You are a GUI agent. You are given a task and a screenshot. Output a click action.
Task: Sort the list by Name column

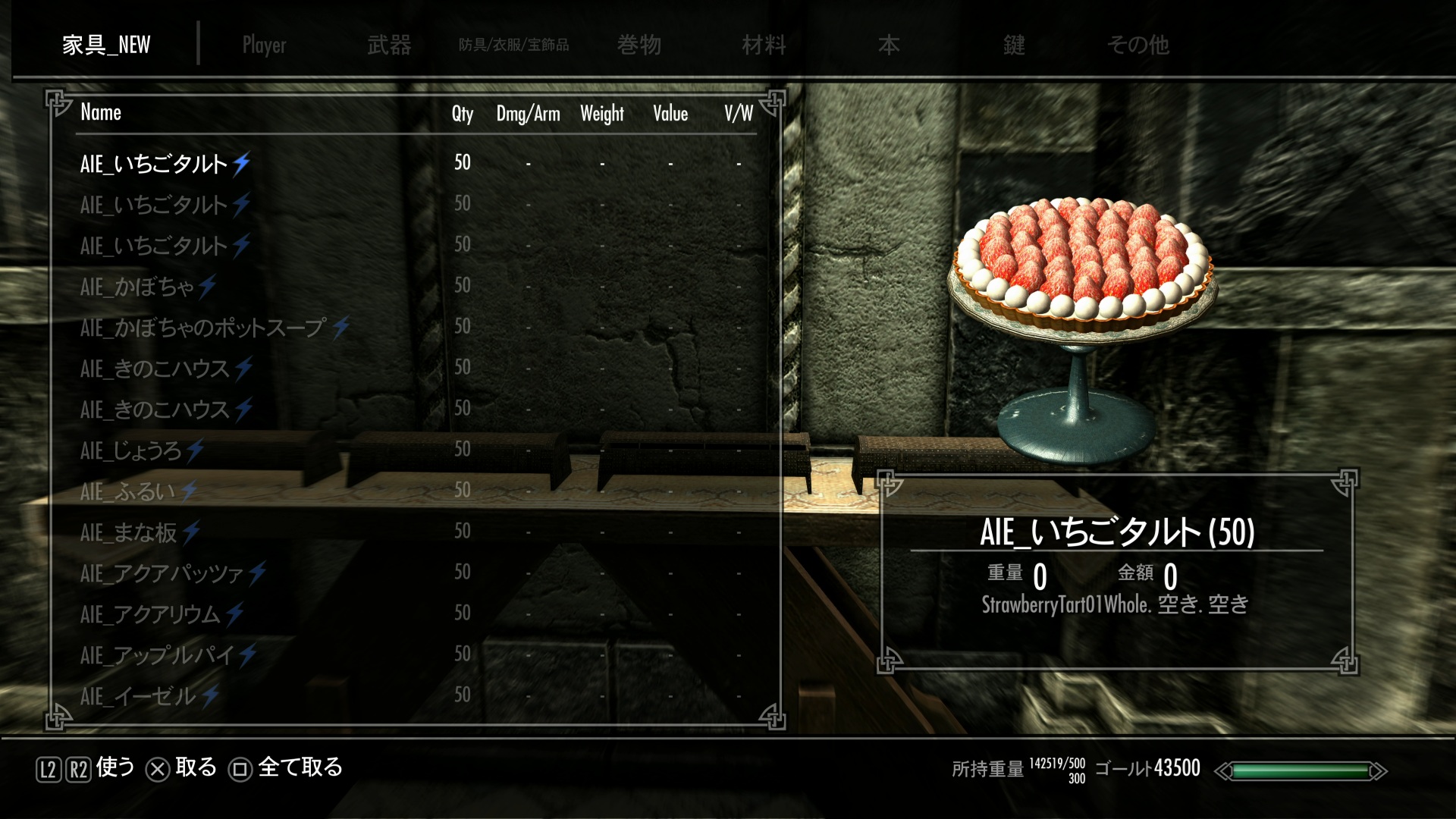coord(101,113)
